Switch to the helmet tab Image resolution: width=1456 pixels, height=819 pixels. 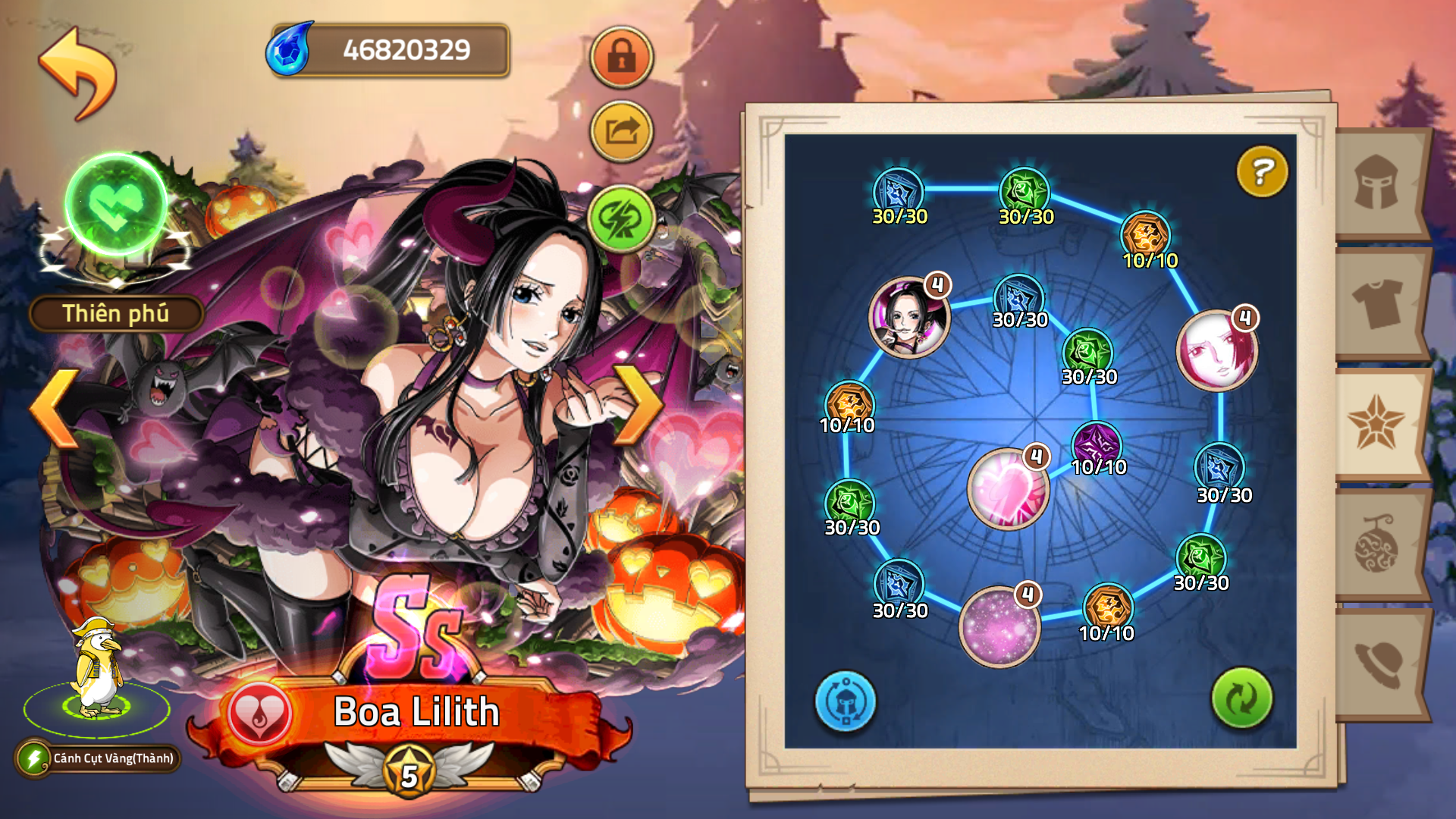[1376, 183]
